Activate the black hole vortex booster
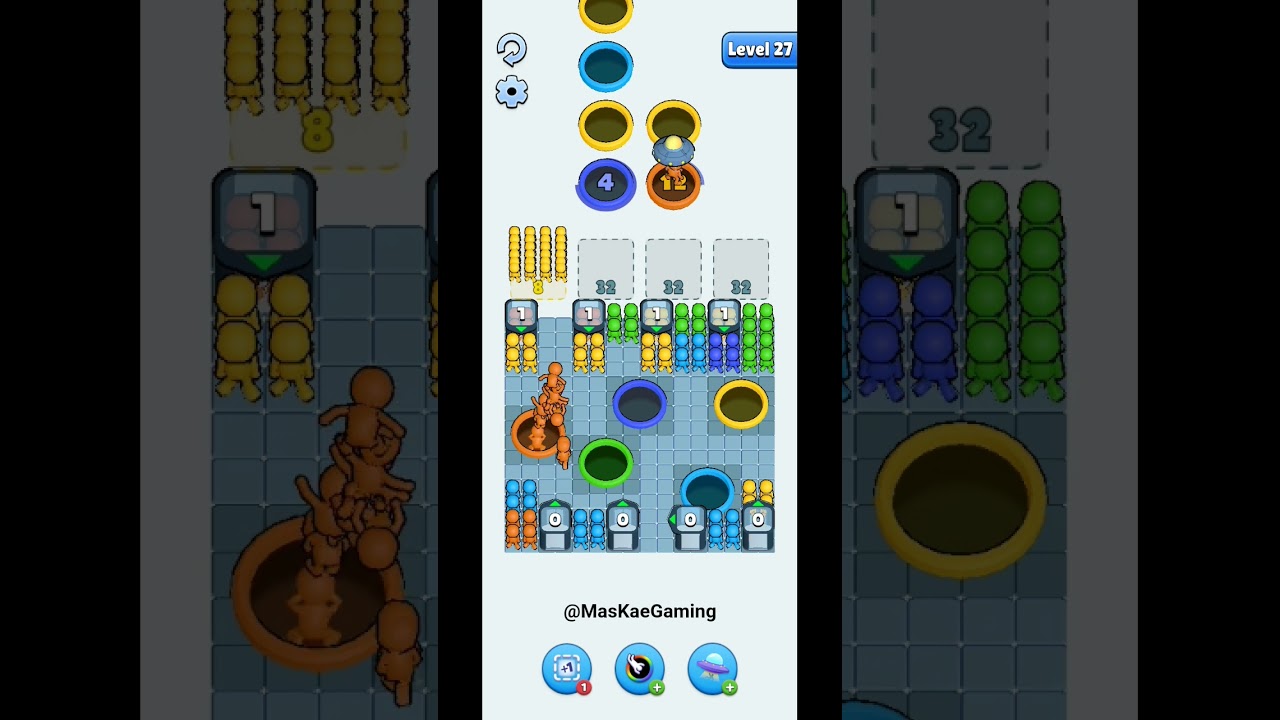 coord(640,670)
